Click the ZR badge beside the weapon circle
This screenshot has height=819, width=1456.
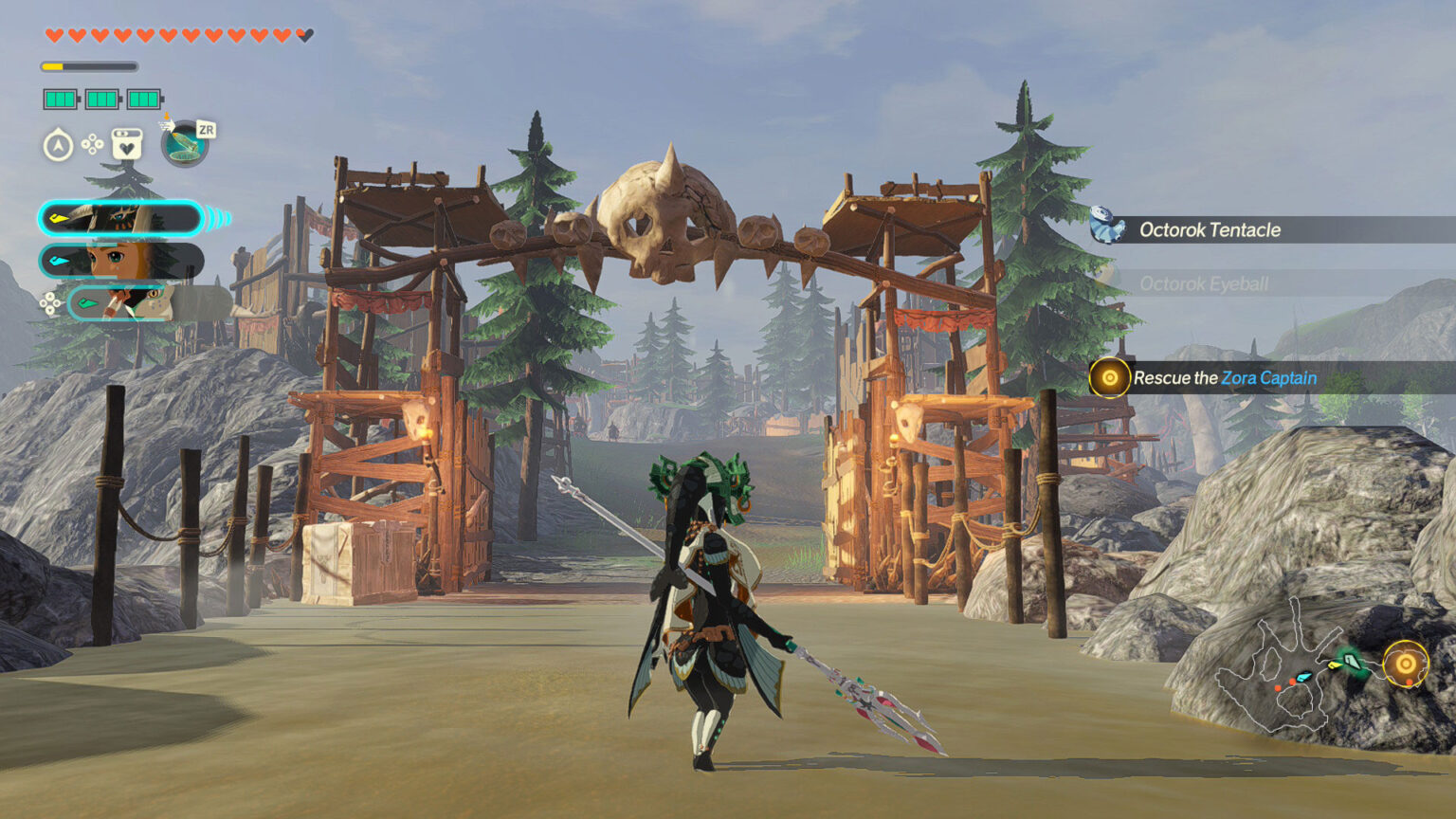pyautogui.click(x=207, y=131)
